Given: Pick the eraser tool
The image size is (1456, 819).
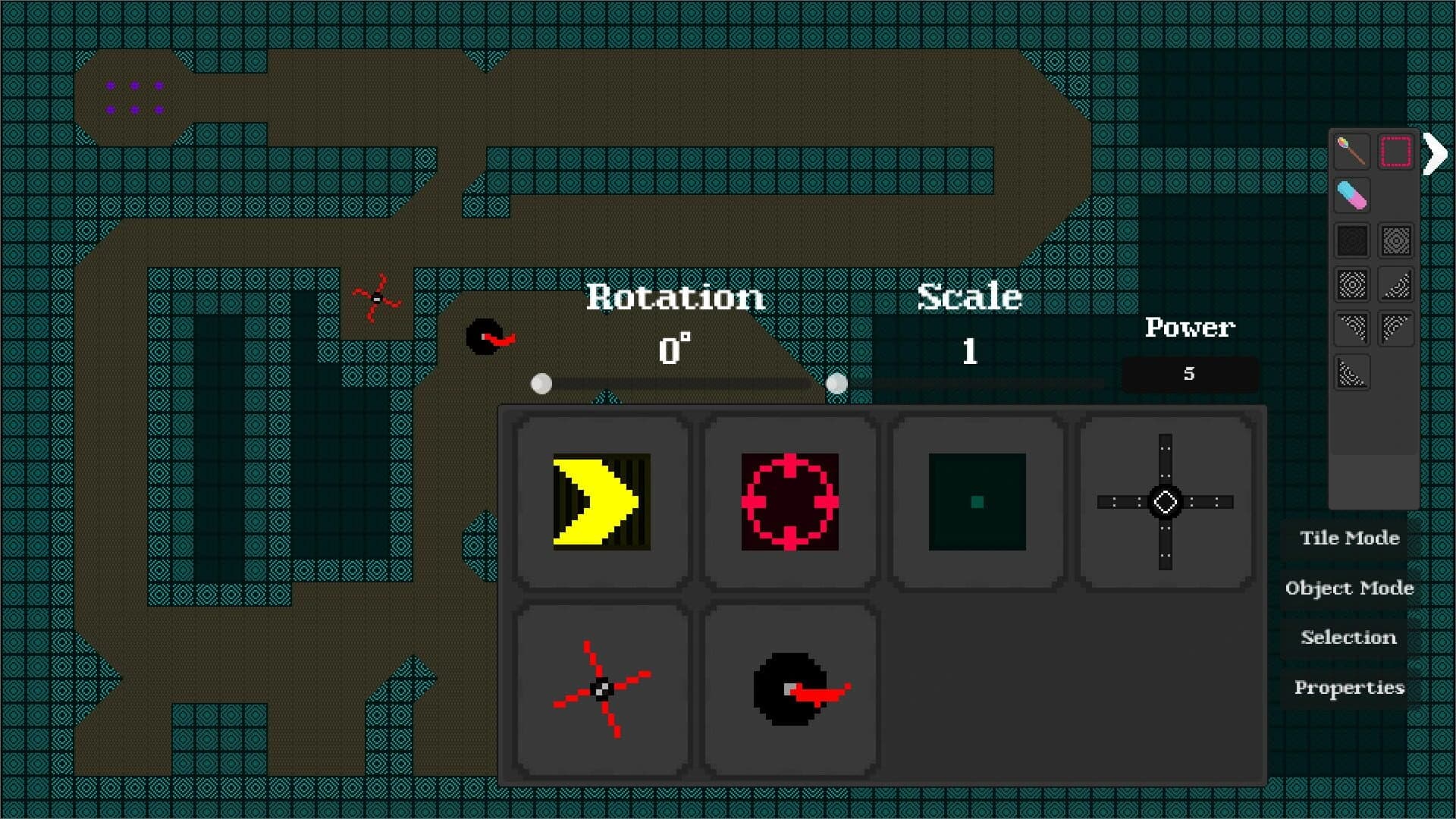Looking at the screenshot, I should 1352,196.
